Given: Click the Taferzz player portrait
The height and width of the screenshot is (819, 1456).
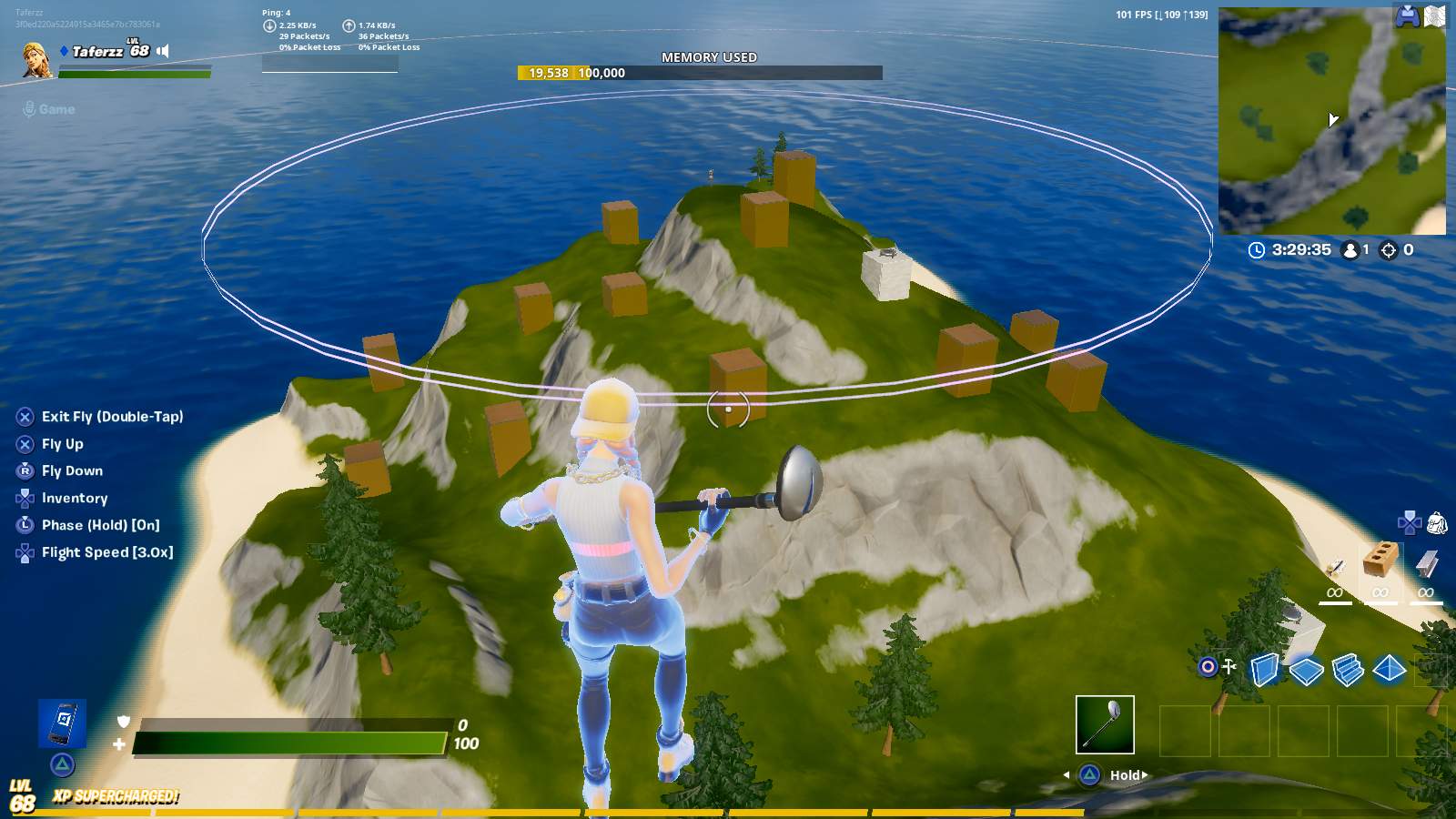Looking at the screenshot, I should [x=36, y=58].
